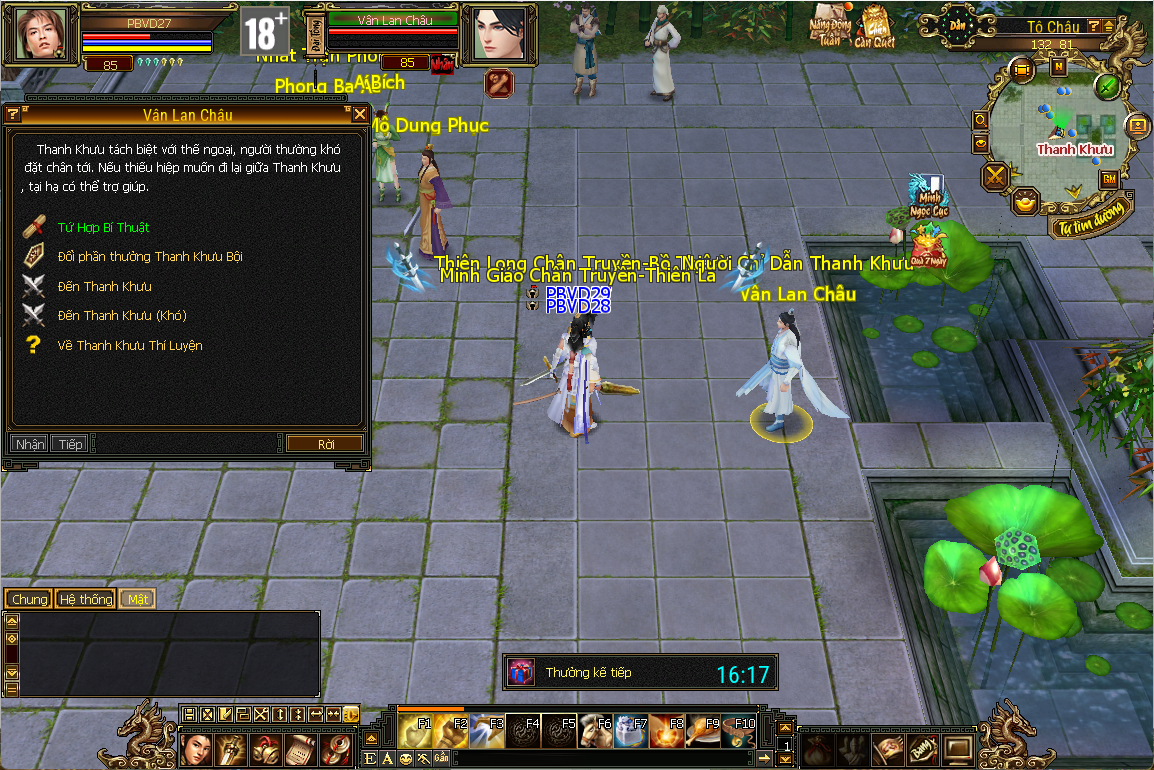The image size is (1154, 770).
Task: Click the GM button on minimap
Action: coord(1109,179)
